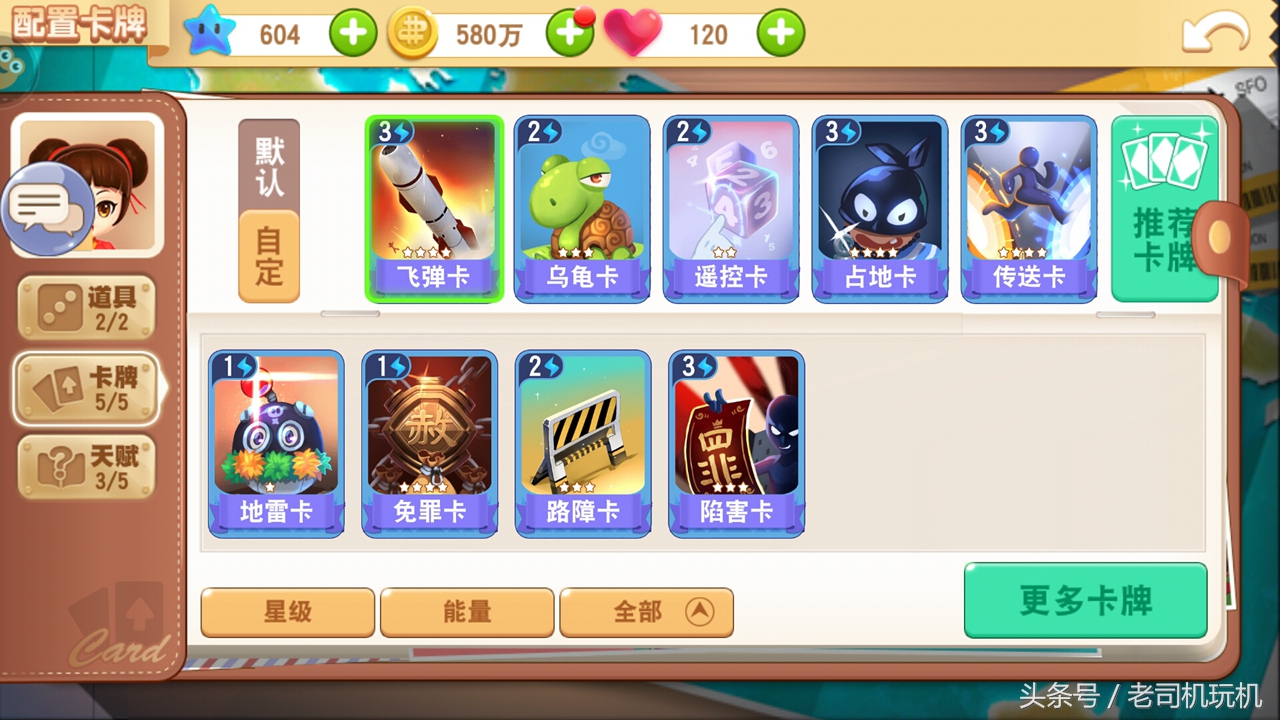Screen dimensions: 1280x720
Task: Collapse the 全部 filter list
Action: [x=646, y=612]
